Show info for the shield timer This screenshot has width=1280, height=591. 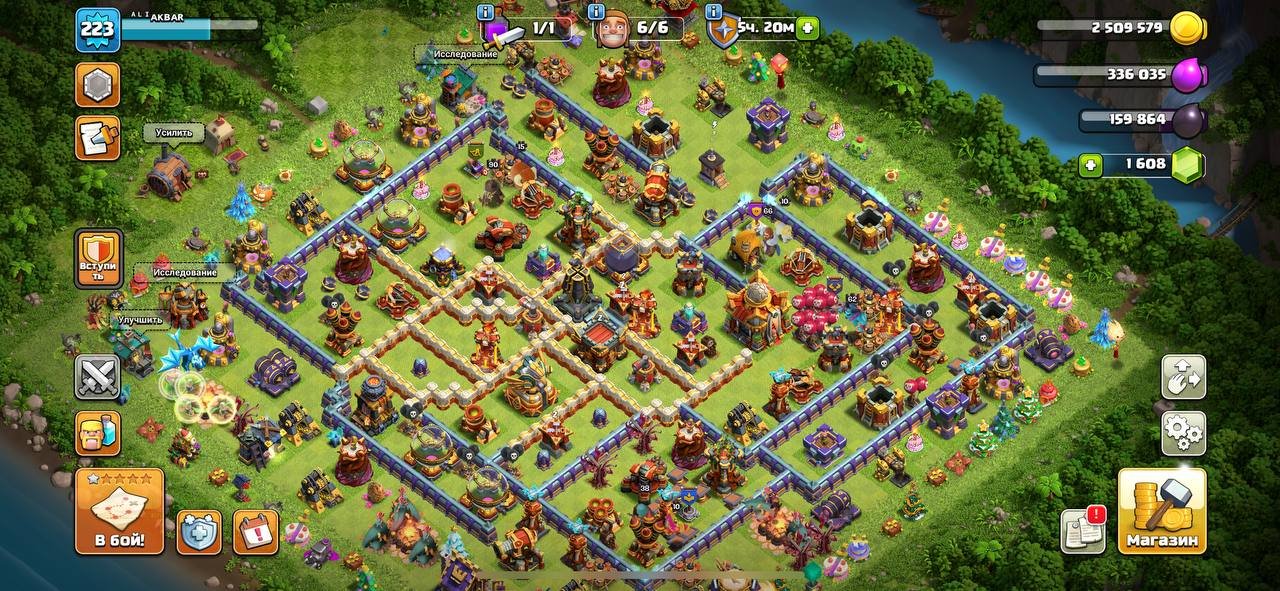(711, 13)
